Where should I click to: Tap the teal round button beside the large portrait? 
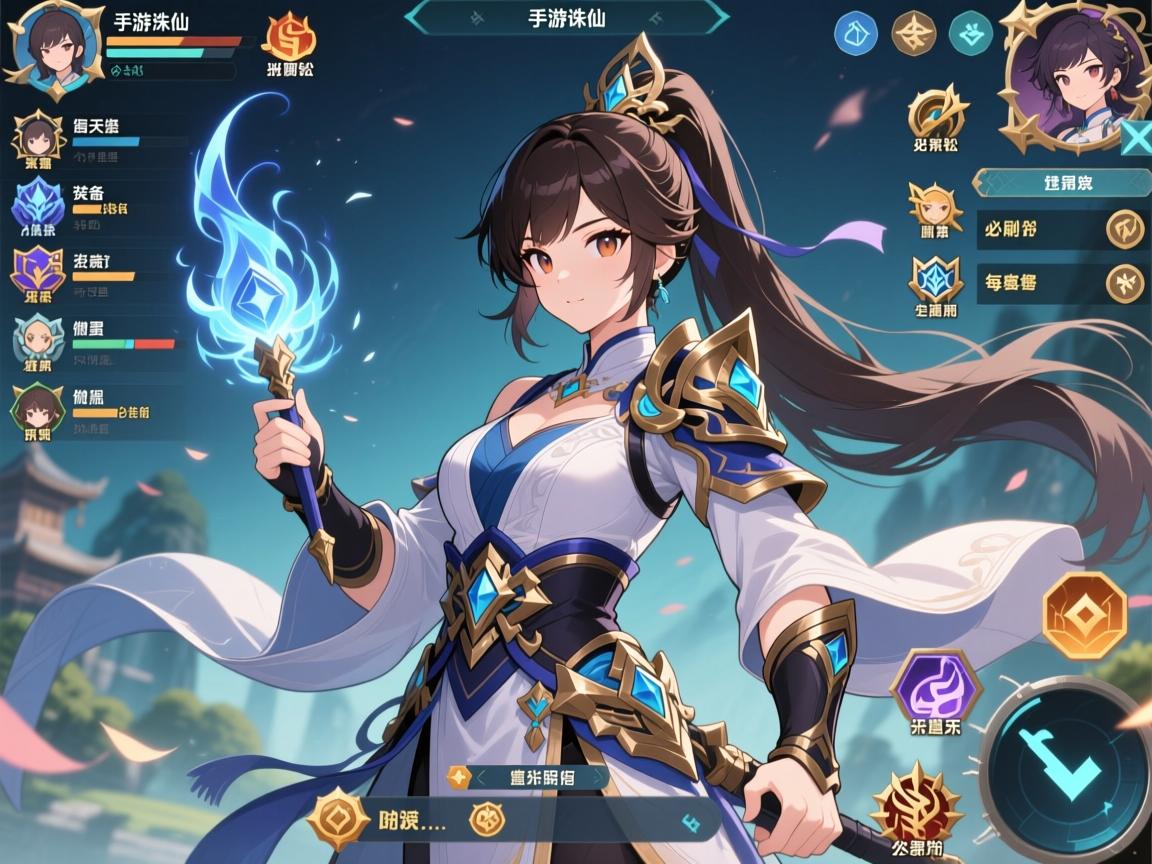tap(969, 34)
